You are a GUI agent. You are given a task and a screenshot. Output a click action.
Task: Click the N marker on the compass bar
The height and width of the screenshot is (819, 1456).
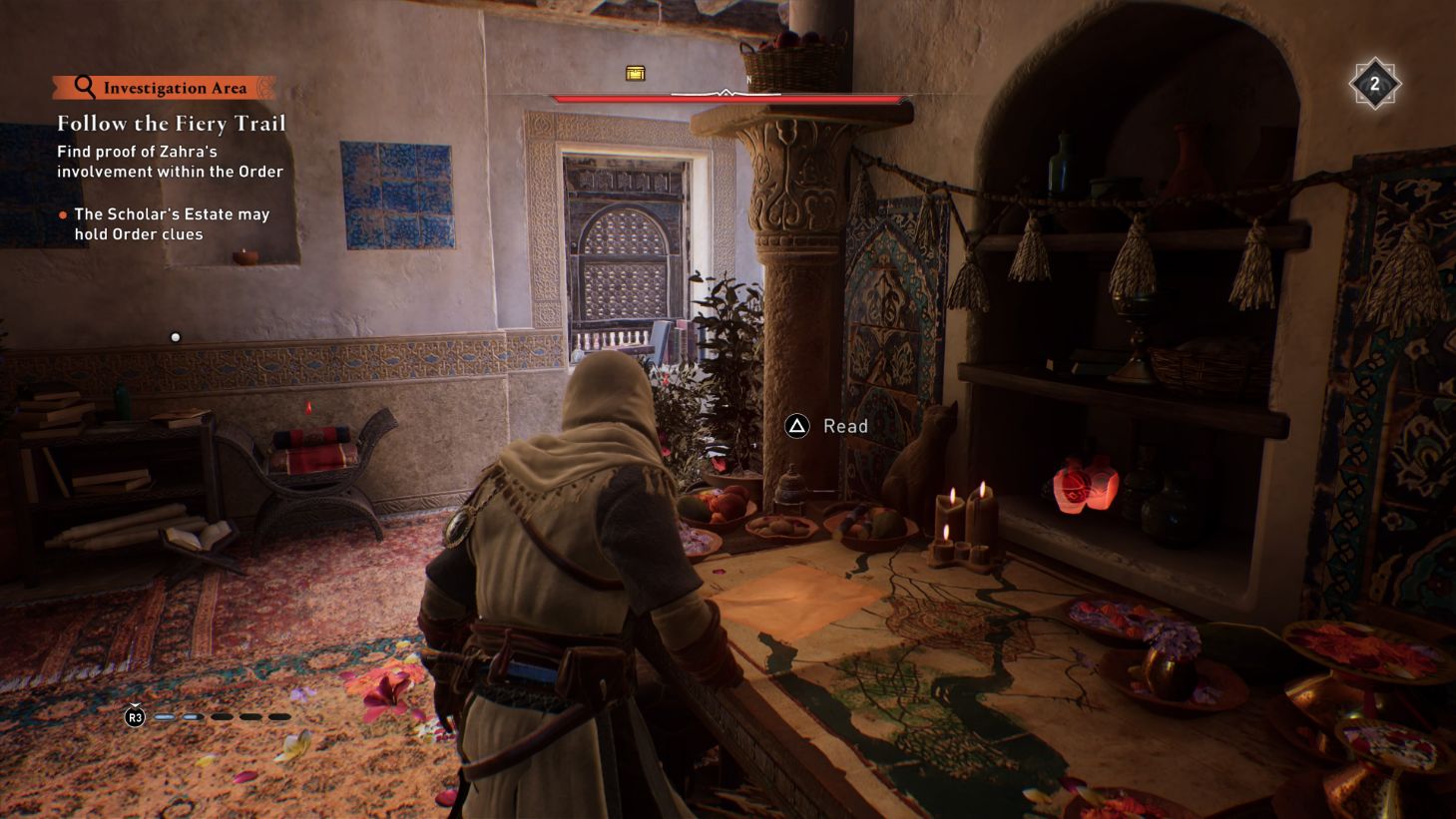748,78
